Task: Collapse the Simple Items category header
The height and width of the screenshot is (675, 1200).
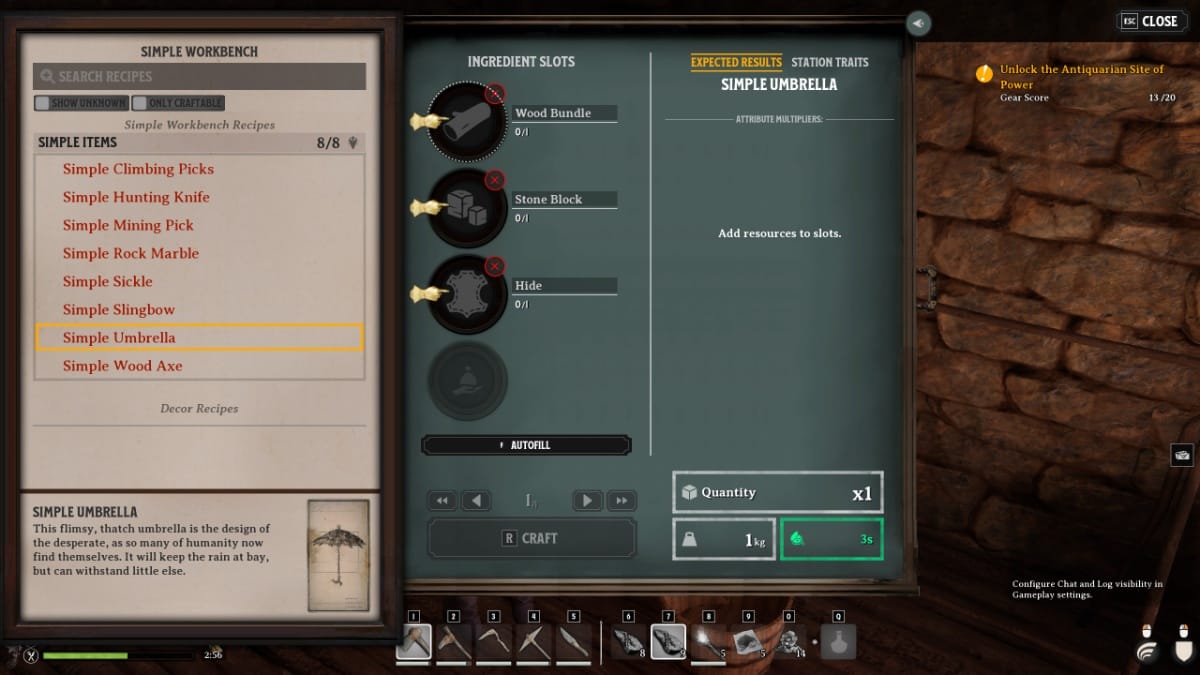Action: 198,143
